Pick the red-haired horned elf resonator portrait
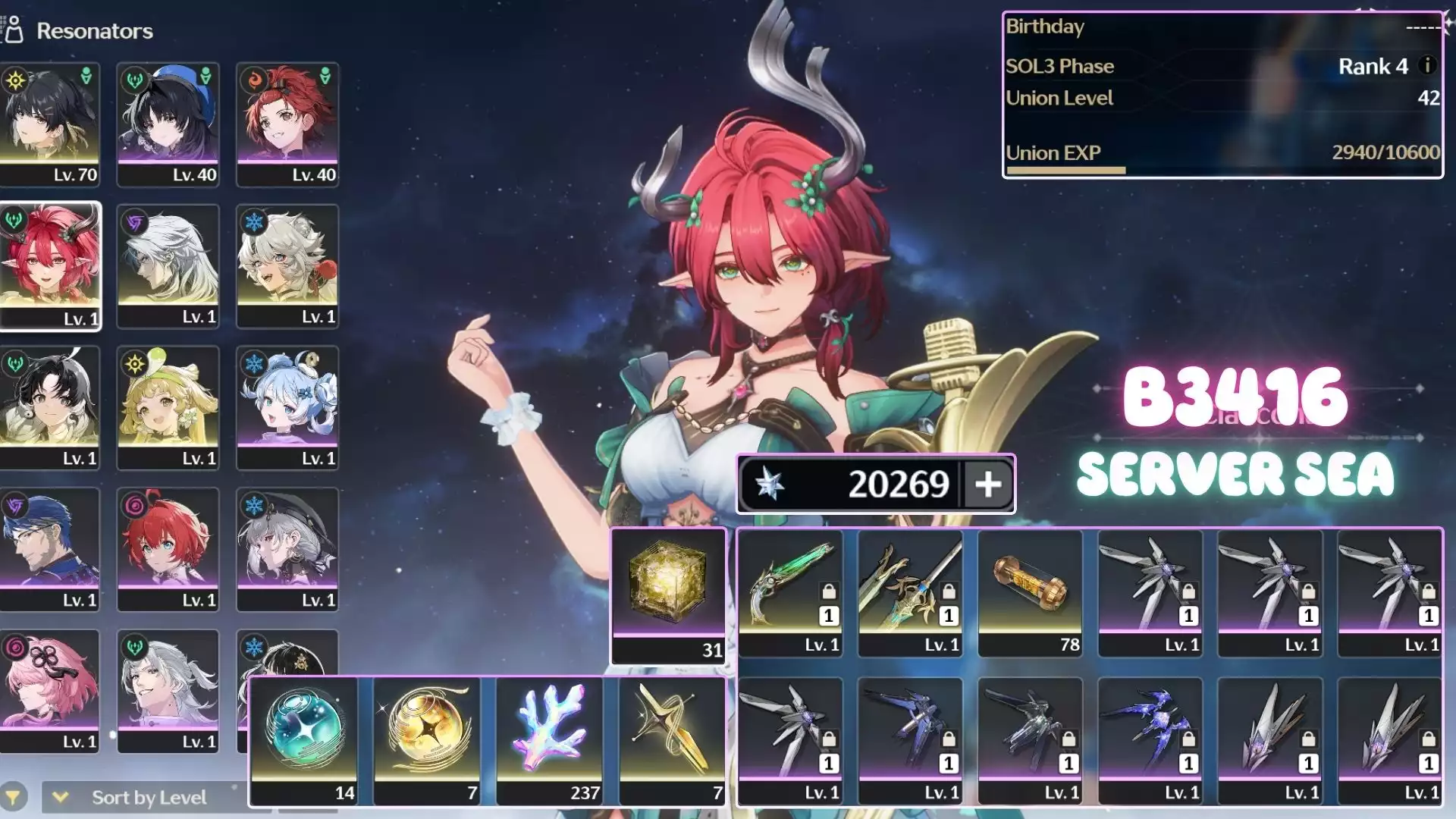The image size is (1456, 819). click(50, 265)
